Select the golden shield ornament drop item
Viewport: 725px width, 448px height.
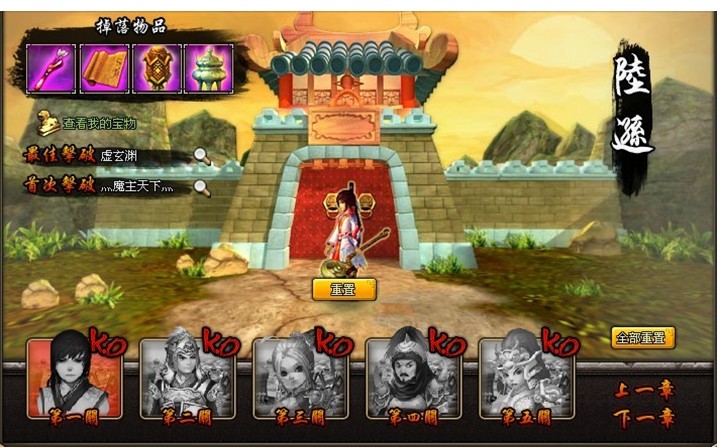click(157, 69)
